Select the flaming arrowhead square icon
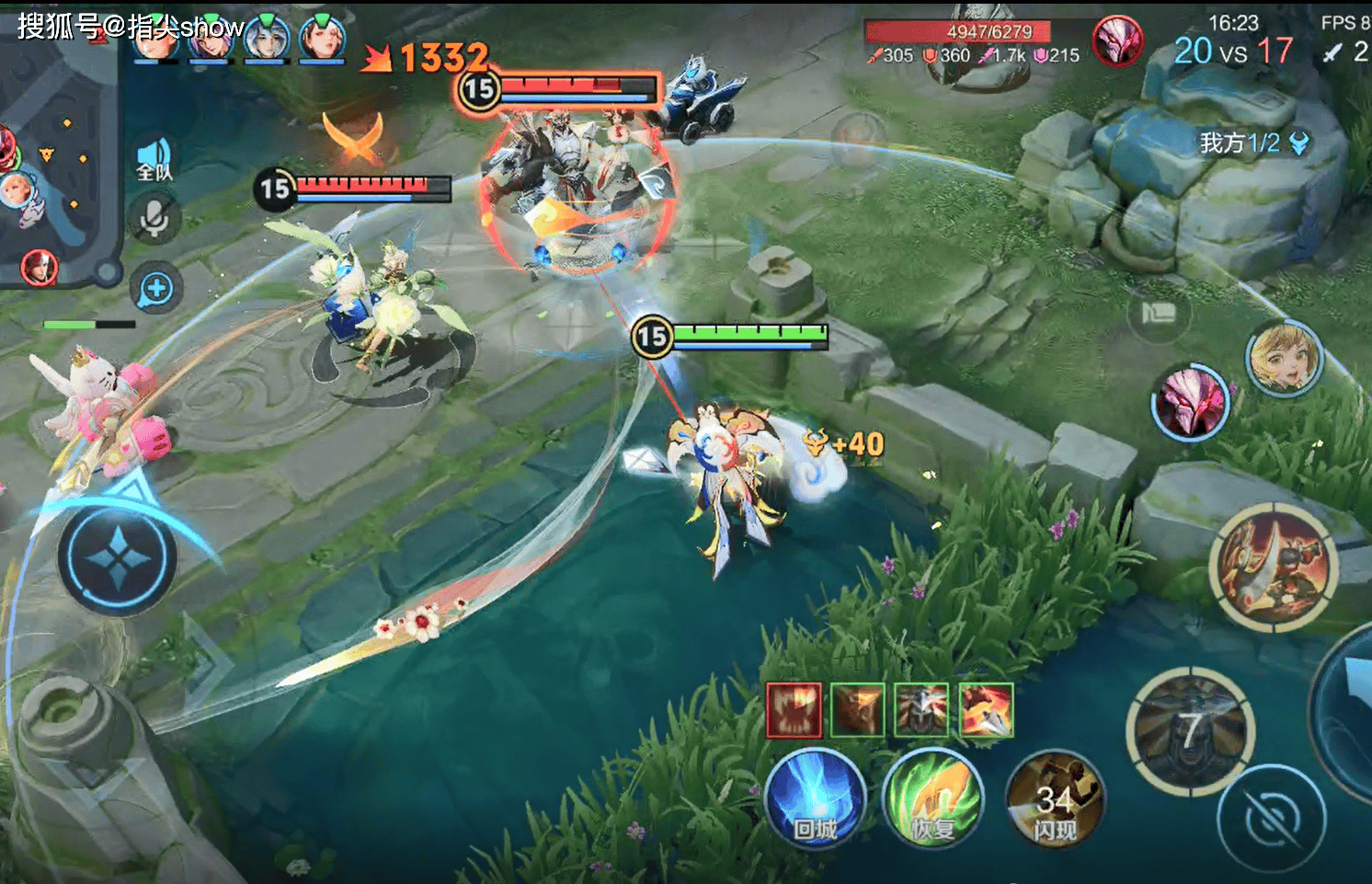This screenshot has height=884, width=1372. [986, 710]
